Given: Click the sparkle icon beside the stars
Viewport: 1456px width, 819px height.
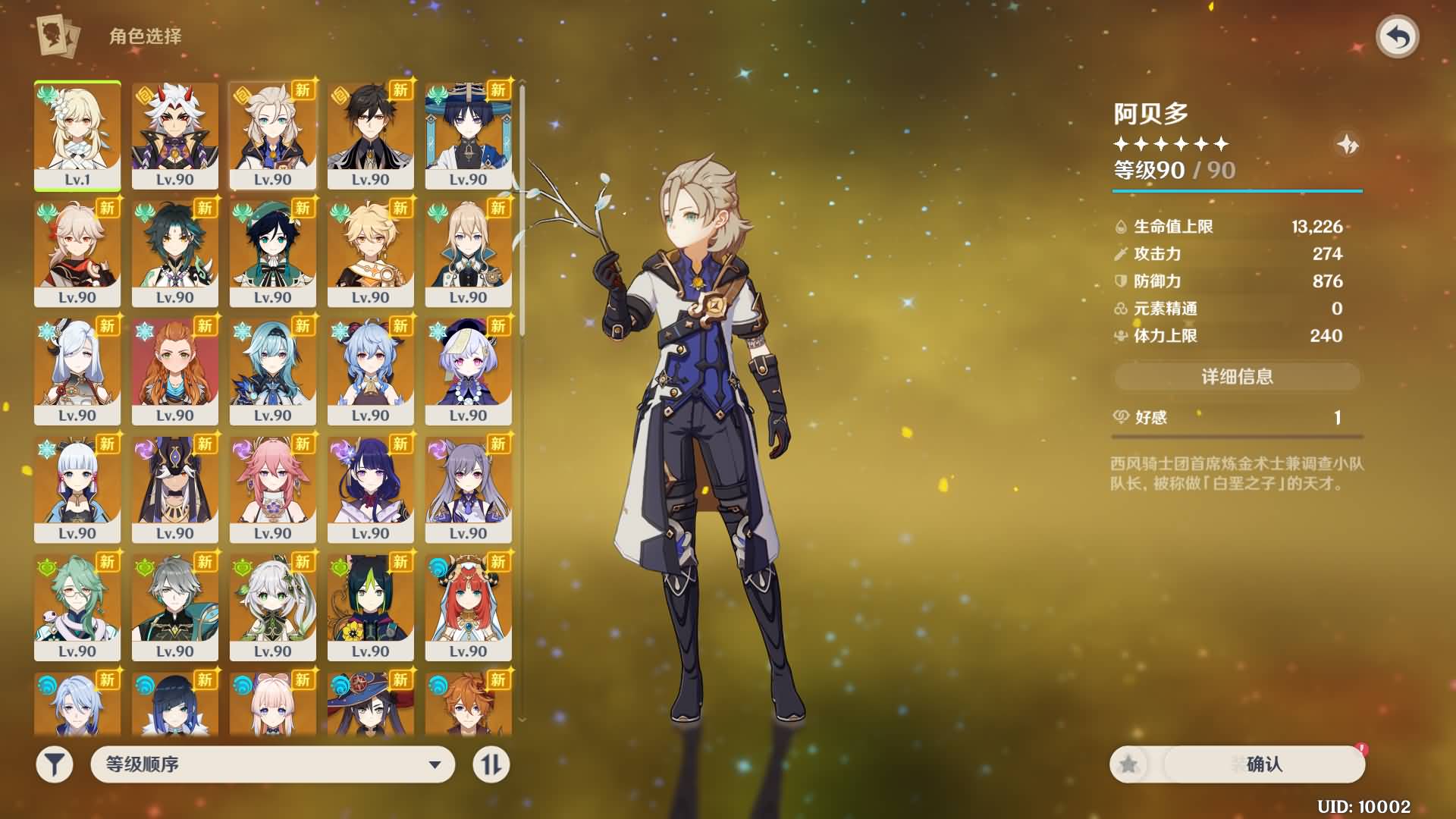Looking at the screenshot, I should 1348,144.
